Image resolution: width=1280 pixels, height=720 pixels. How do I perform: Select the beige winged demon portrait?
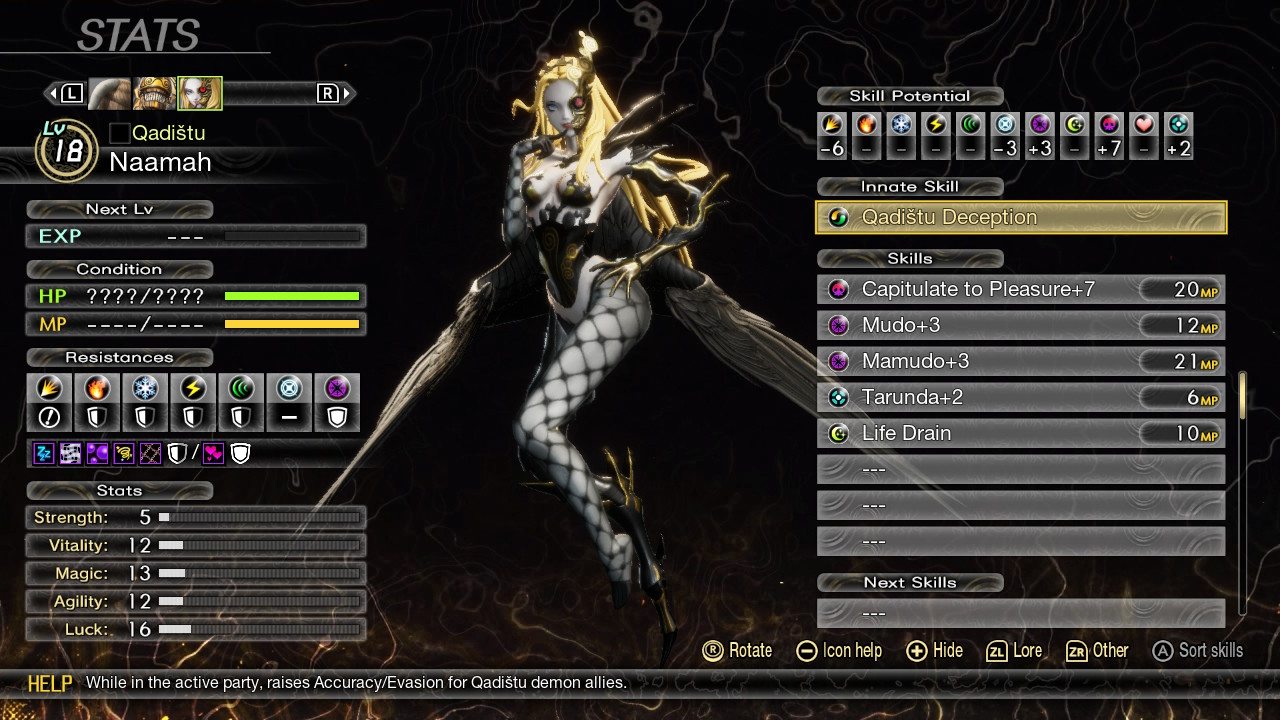pos(110,94)
